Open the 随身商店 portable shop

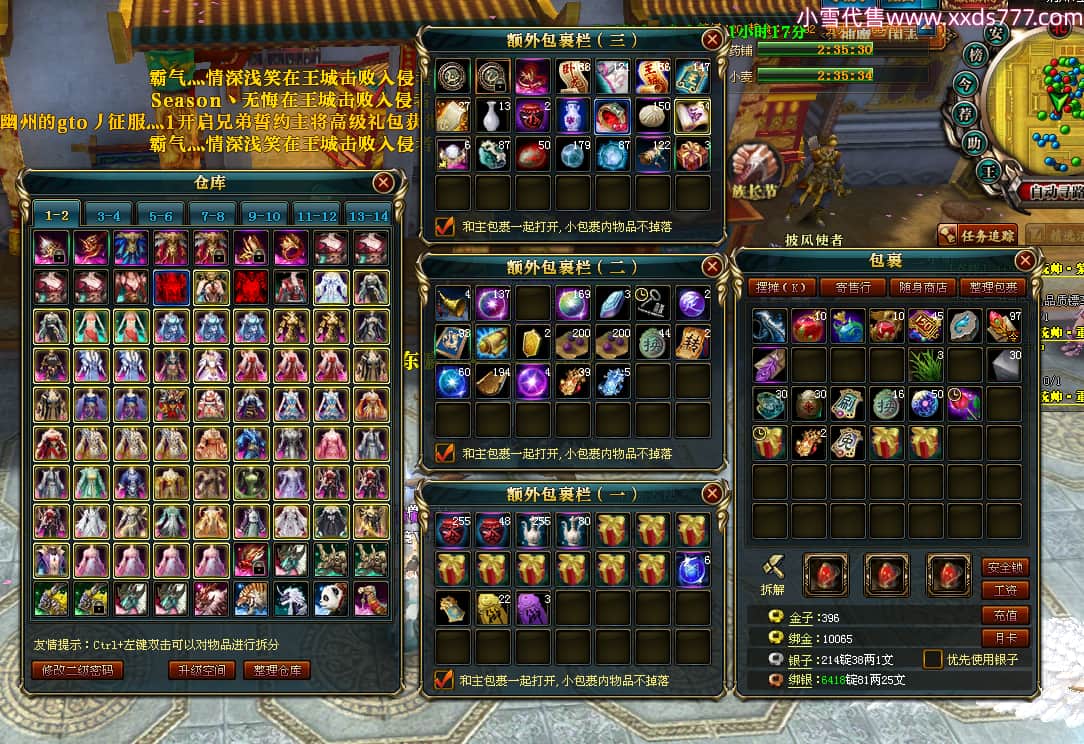click(x=921, y=287)
